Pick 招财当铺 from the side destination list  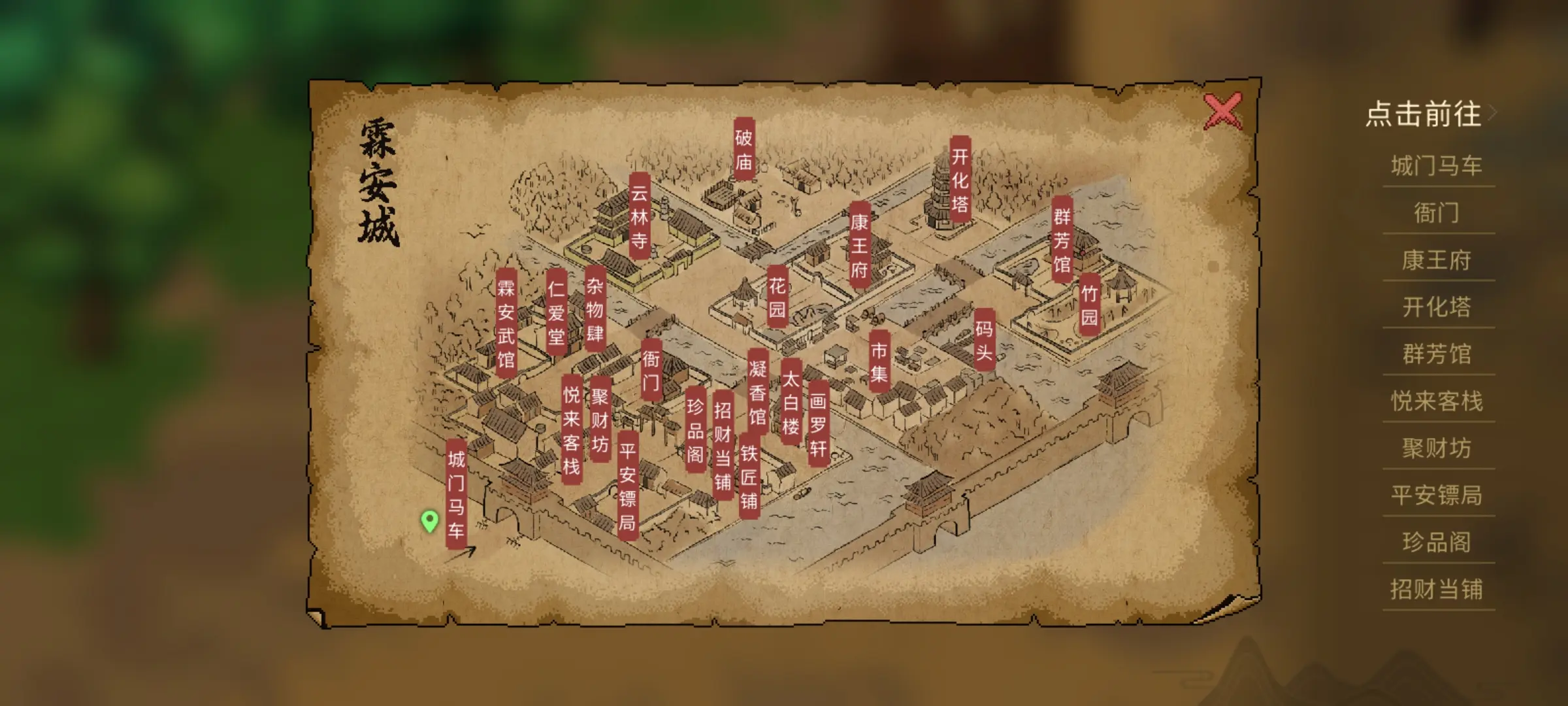click(x=1437, y=590)
